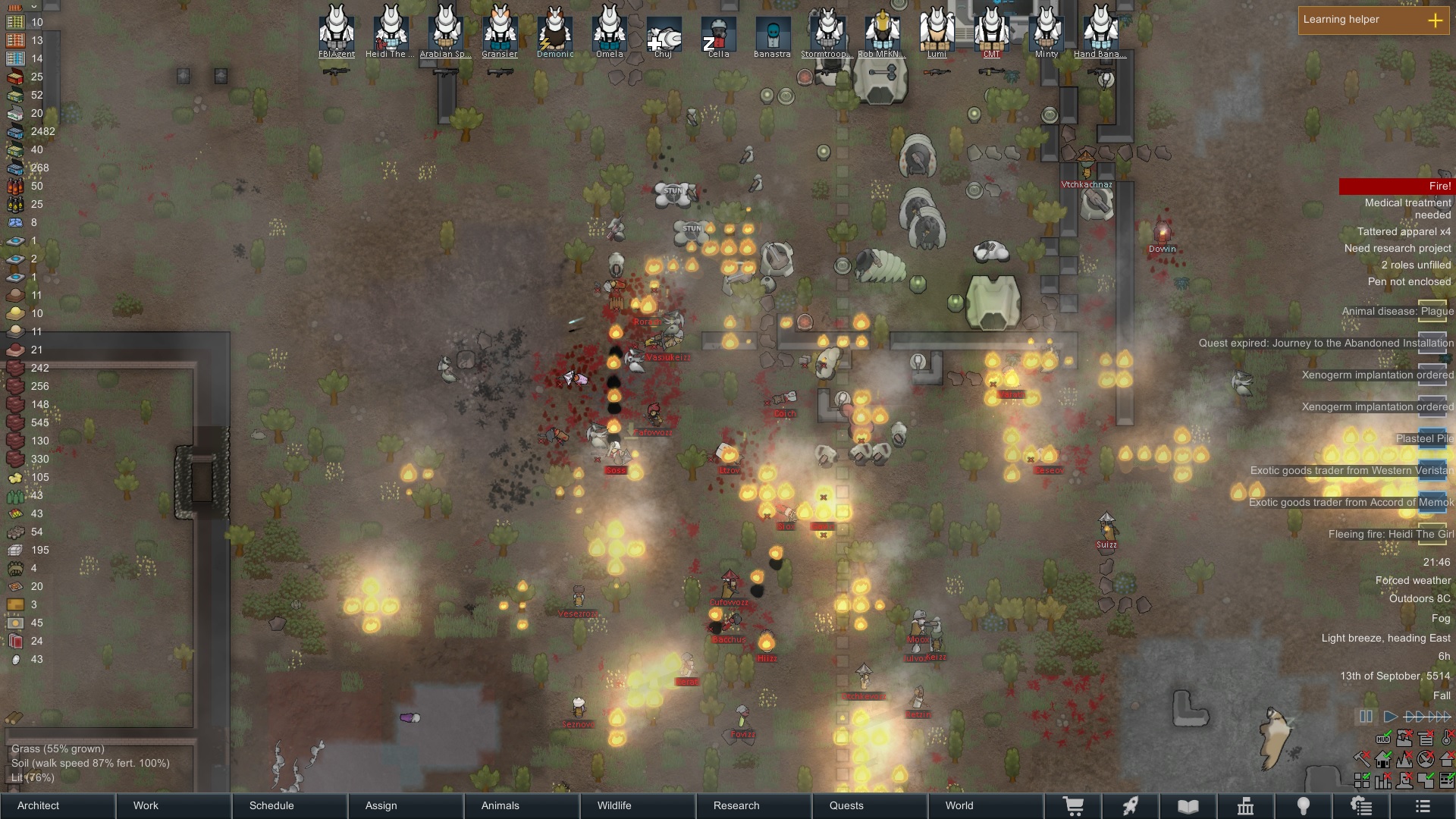Viewport: 1456px width, 819px height.
Task: Toggle the roof visibility overlay
Action: pos(1447,759)
